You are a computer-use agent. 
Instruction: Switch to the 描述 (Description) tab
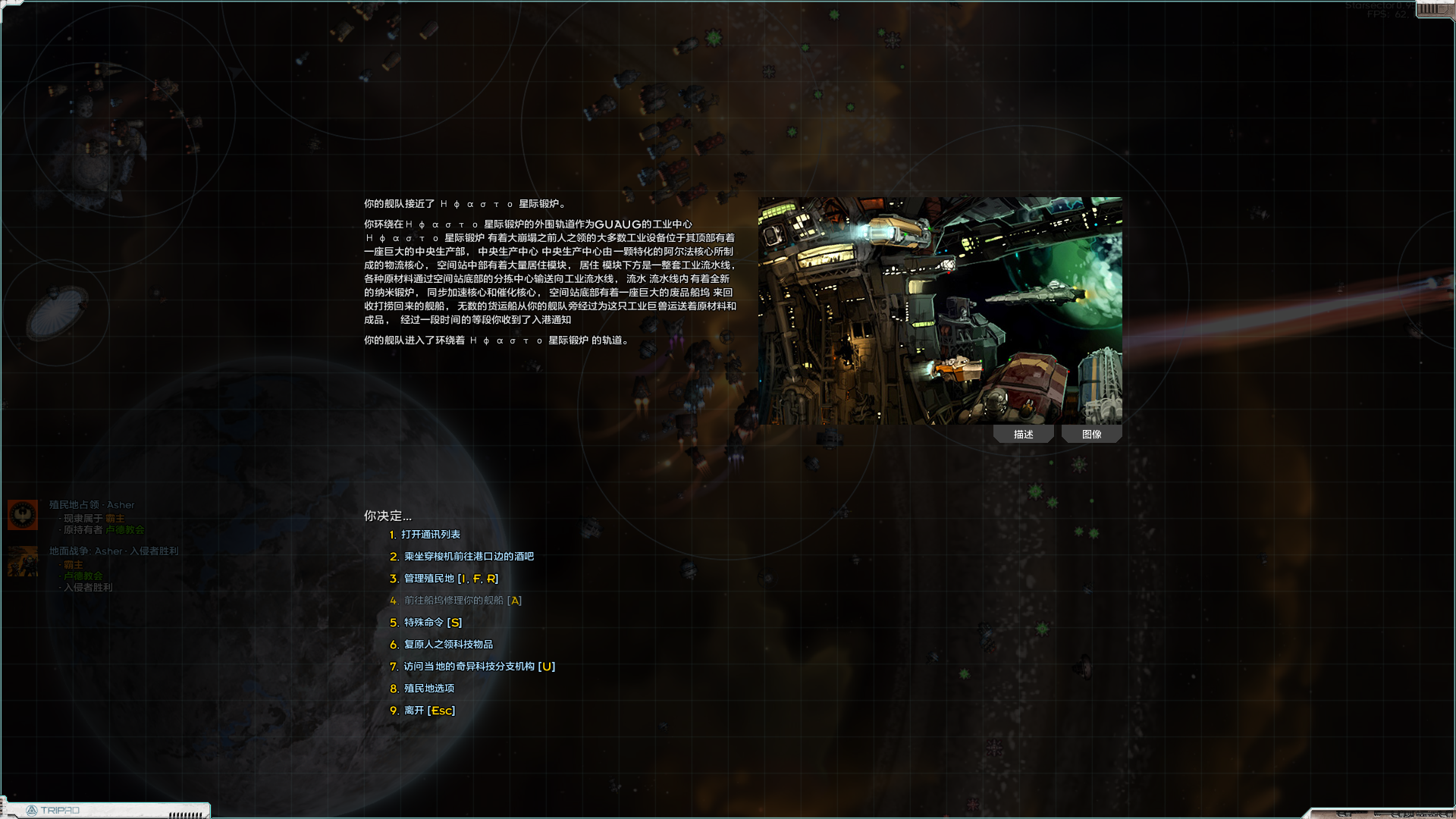(1023, 434)
